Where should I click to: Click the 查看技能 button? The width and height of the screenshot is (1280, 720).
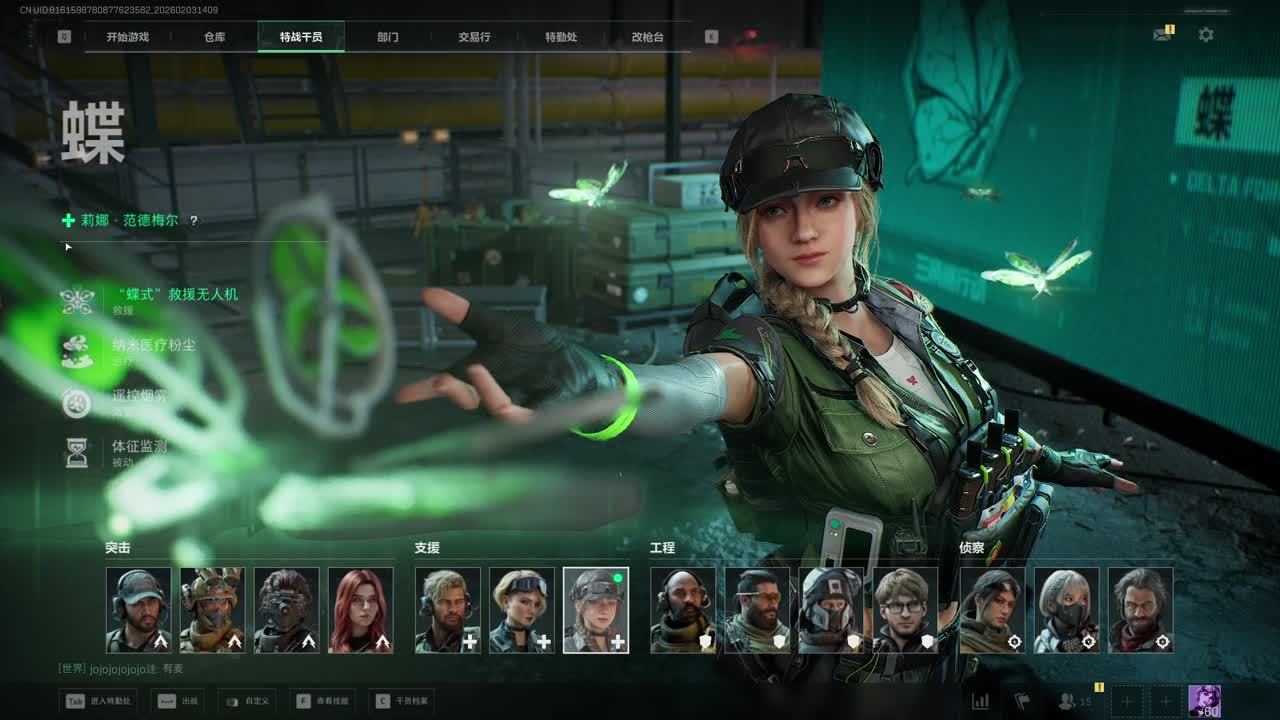322,701
